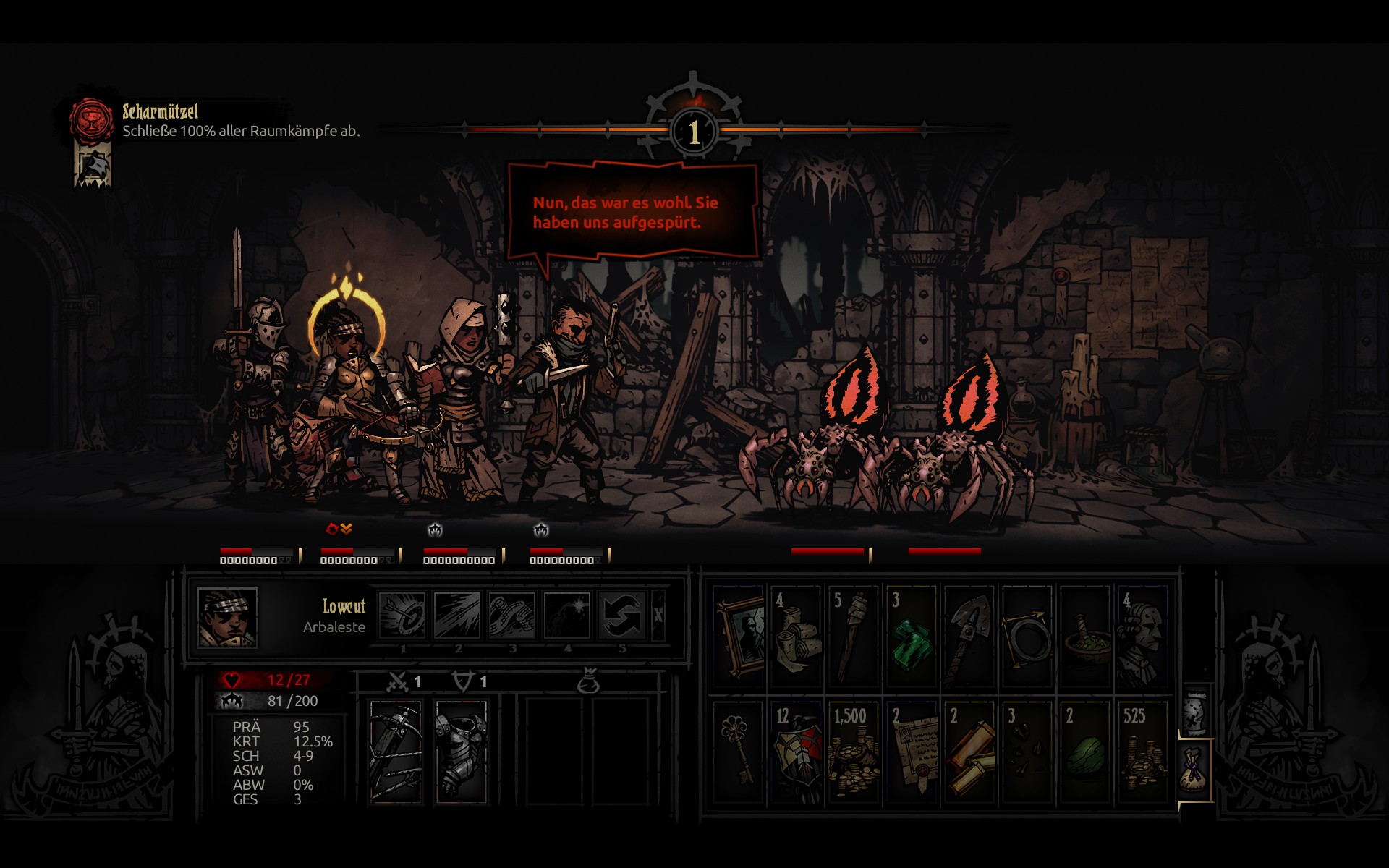
Task: Select the stack of five torches
Action: tap(854, 636)
